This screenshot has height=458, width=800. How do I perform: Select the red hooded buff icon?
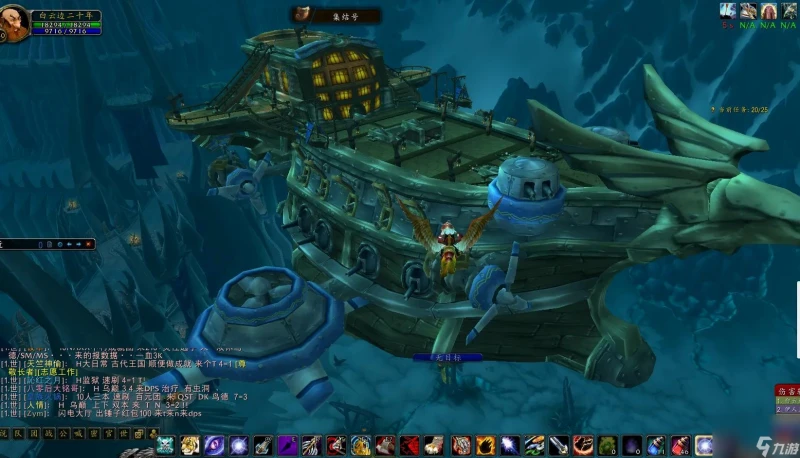[x=769, y=10]
